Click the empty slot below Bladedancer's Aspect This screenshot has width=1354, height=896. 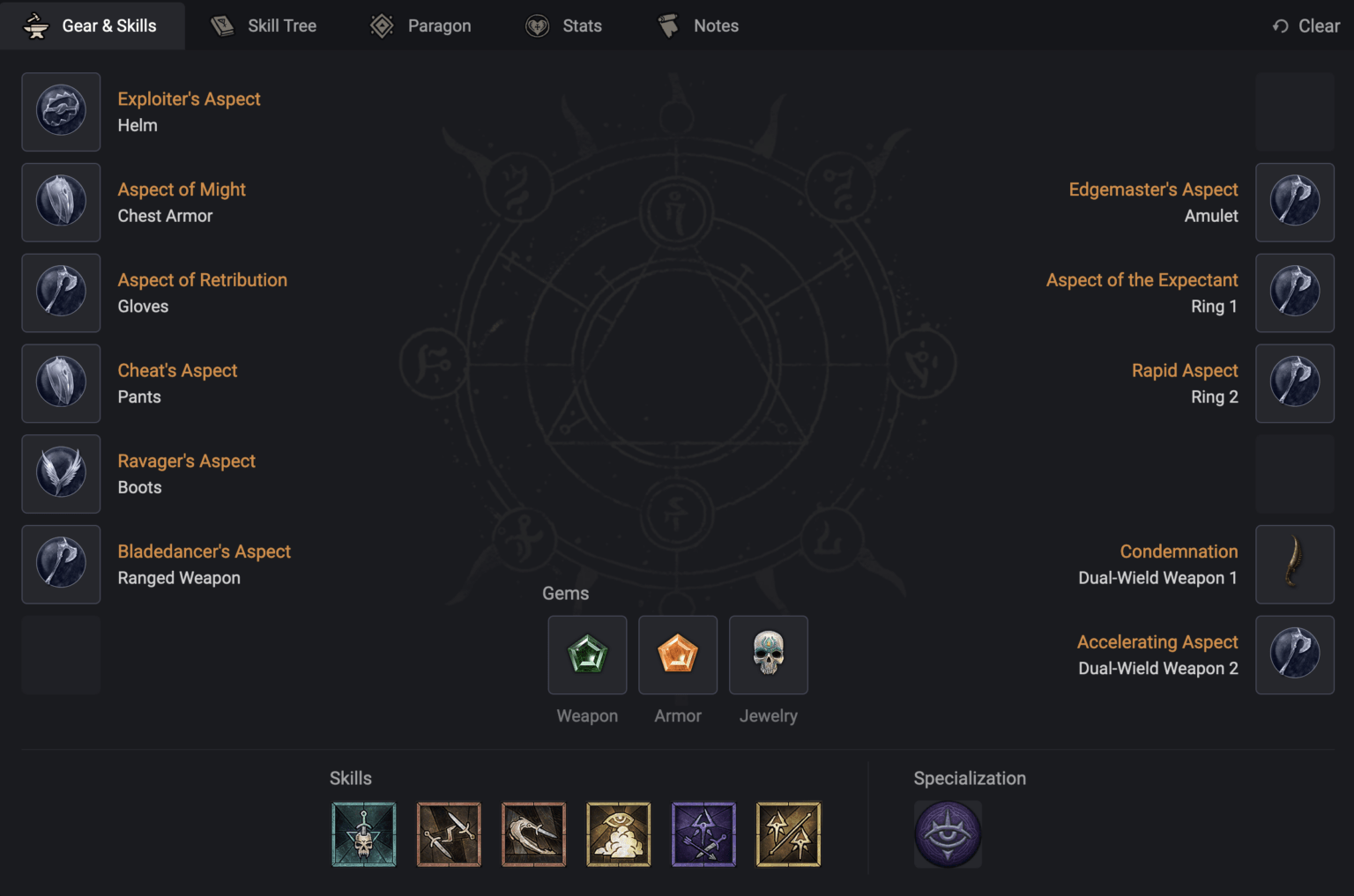point(61,655)
